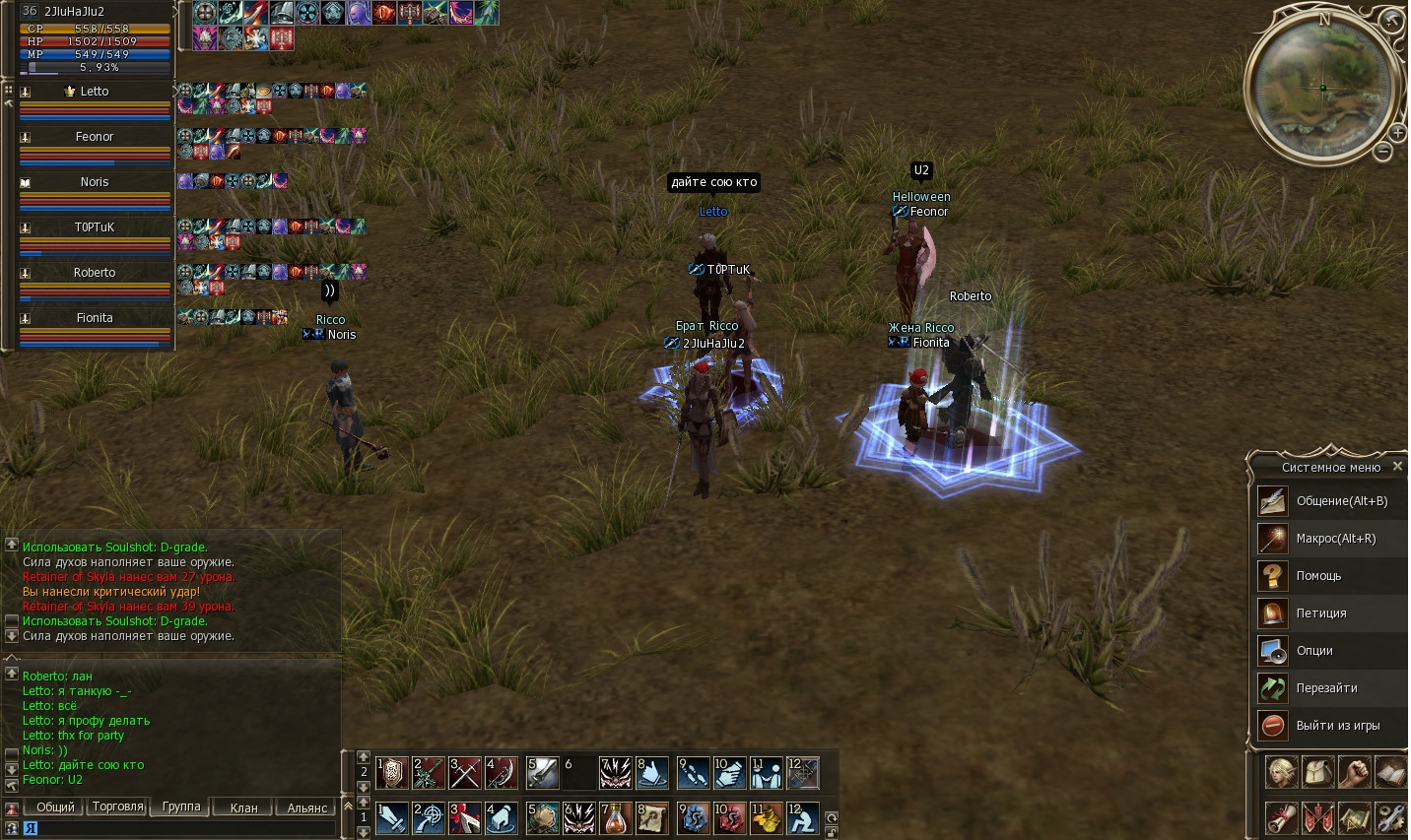Activate the sit-down action icon
This screenshot has width=1411, height=840.
pos(803,818)
